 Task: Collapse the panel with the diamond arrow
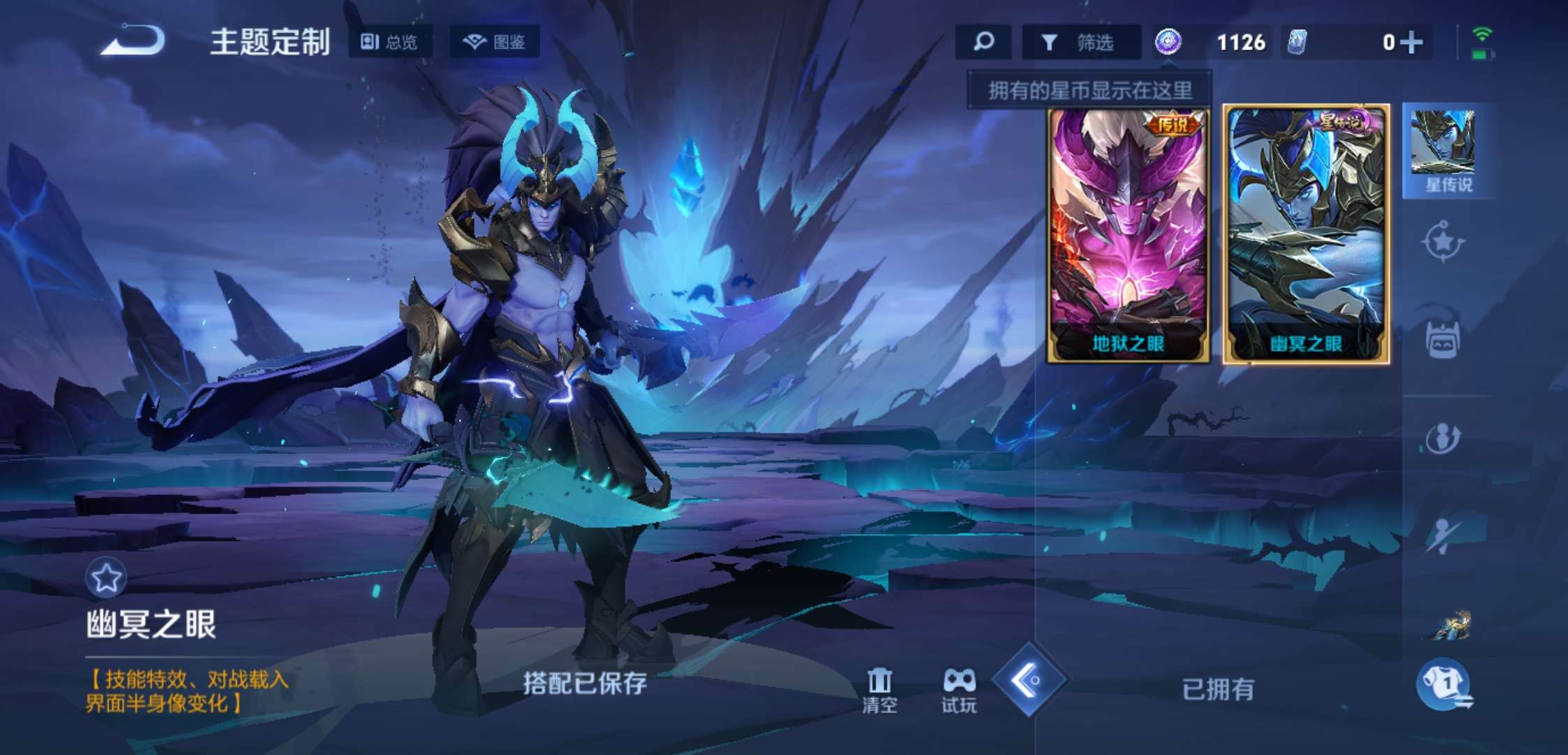(x=1029, y=679)
